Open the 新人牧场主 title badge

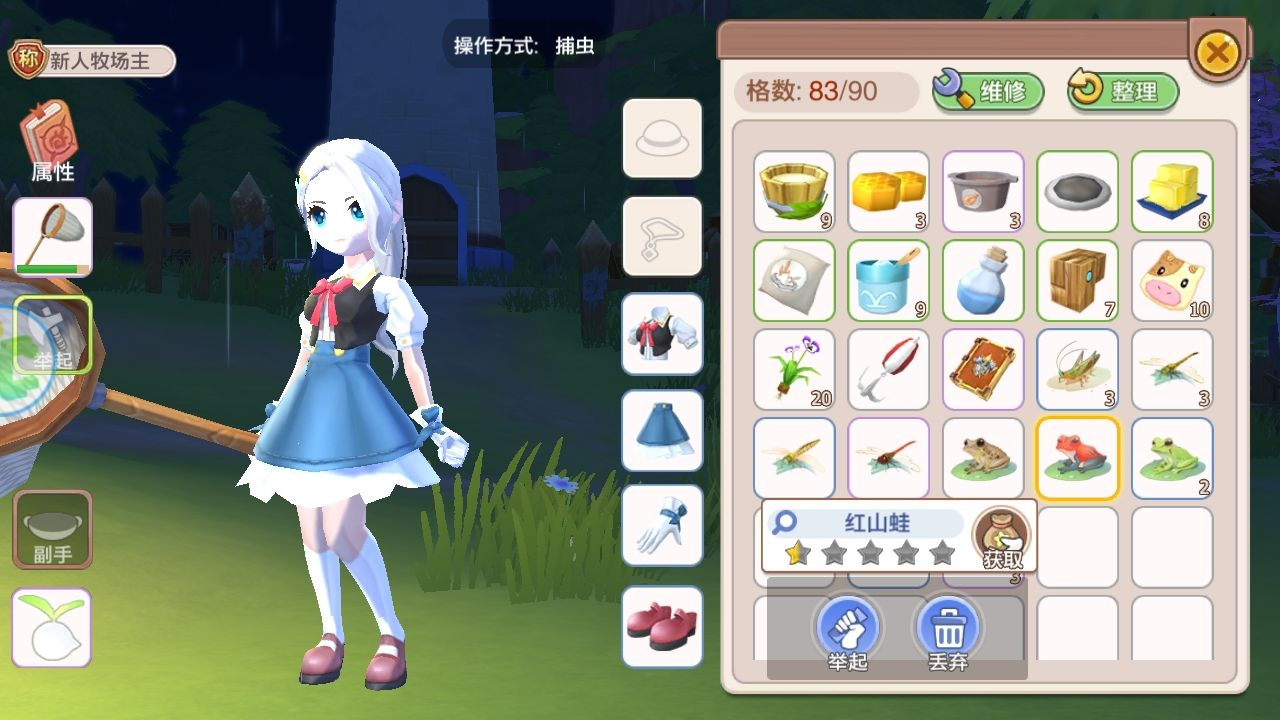[x=92, y=61]
